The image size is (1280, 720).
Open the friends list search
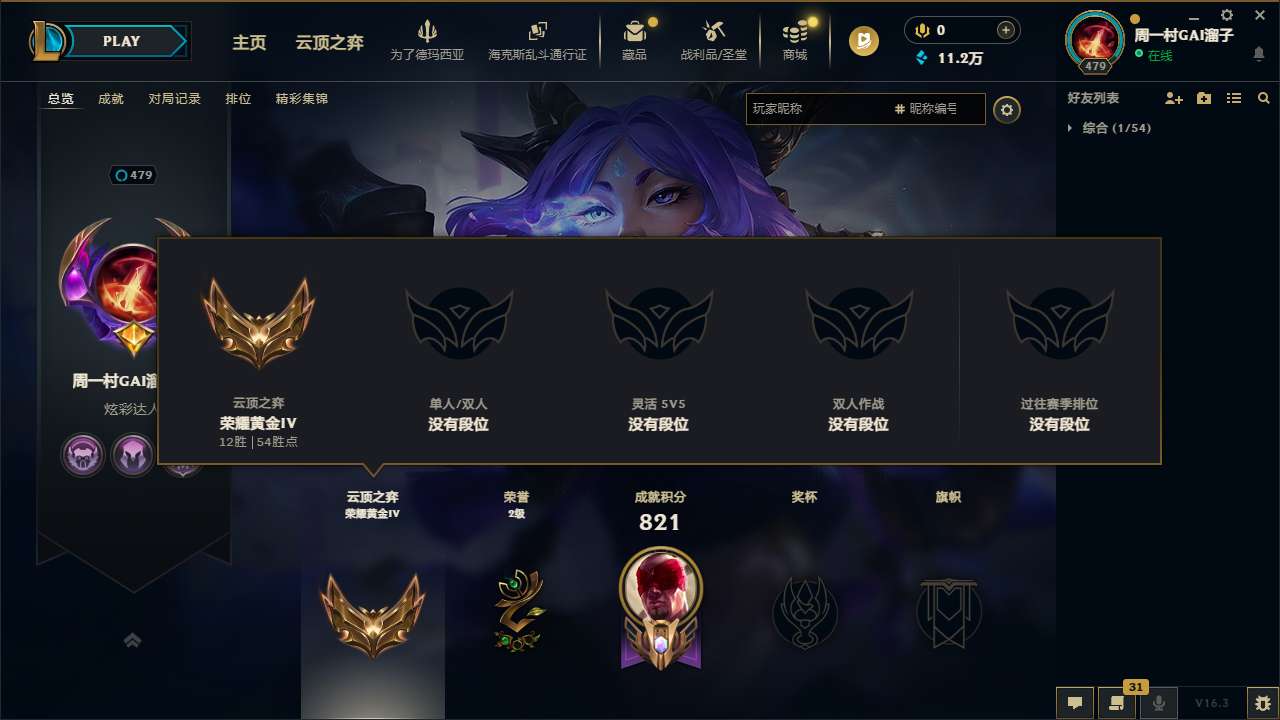[x=1264, y=98]
